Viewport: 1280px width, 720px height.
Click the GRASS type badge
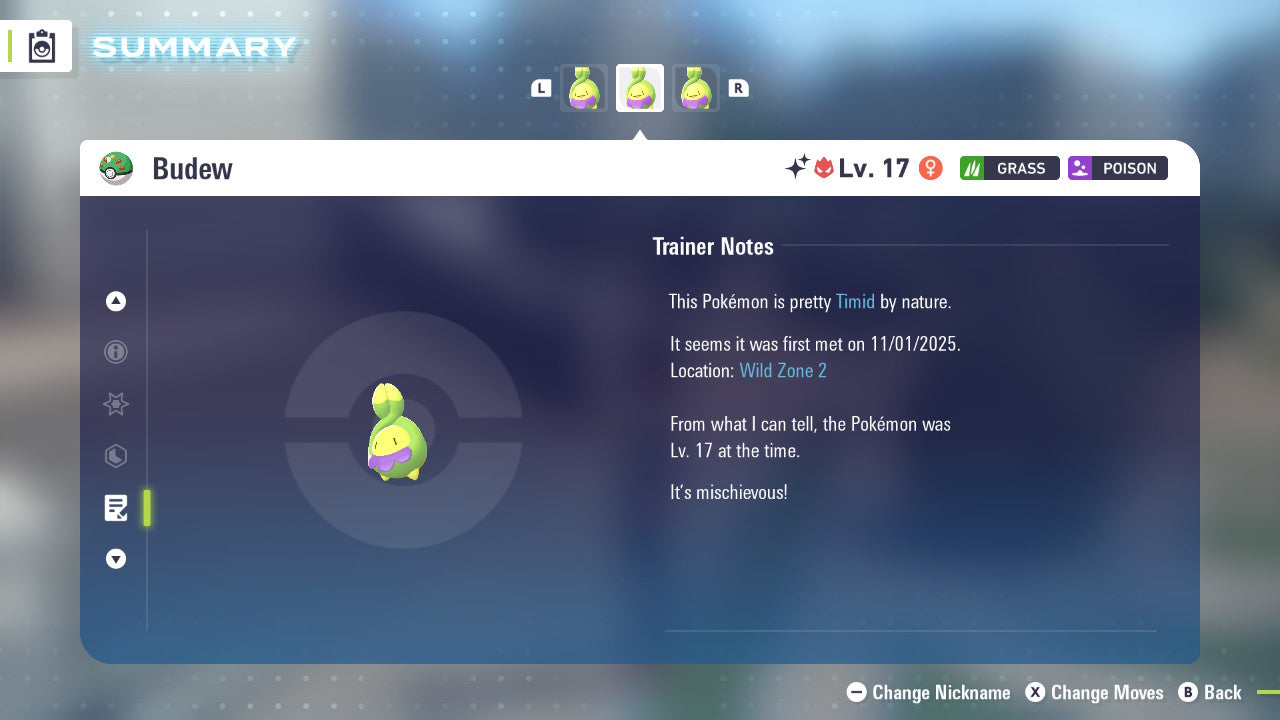point(1009,168)
